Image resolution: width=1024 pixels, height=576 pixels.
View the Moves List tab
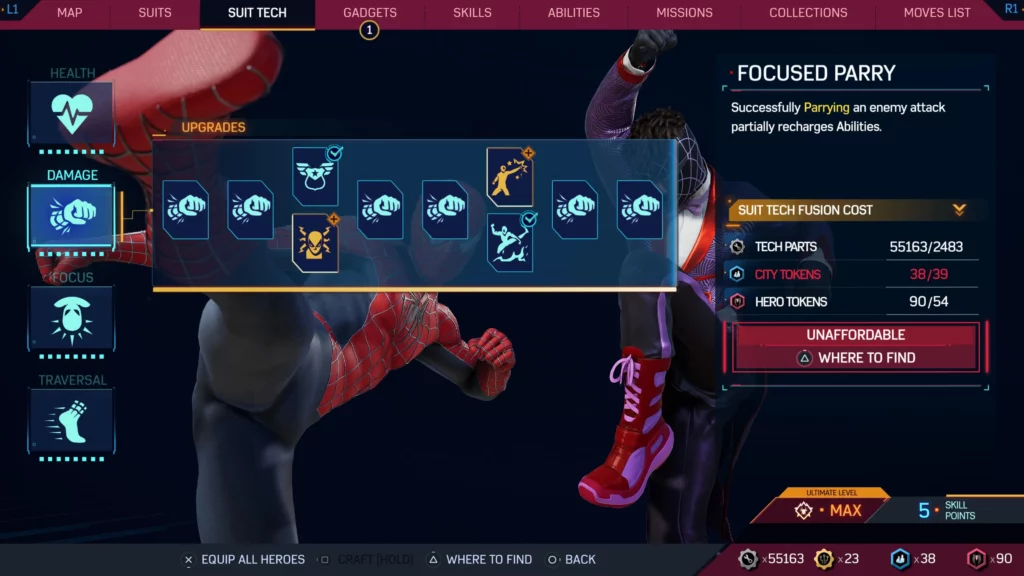pyautogui.click(x=937, y=13)
